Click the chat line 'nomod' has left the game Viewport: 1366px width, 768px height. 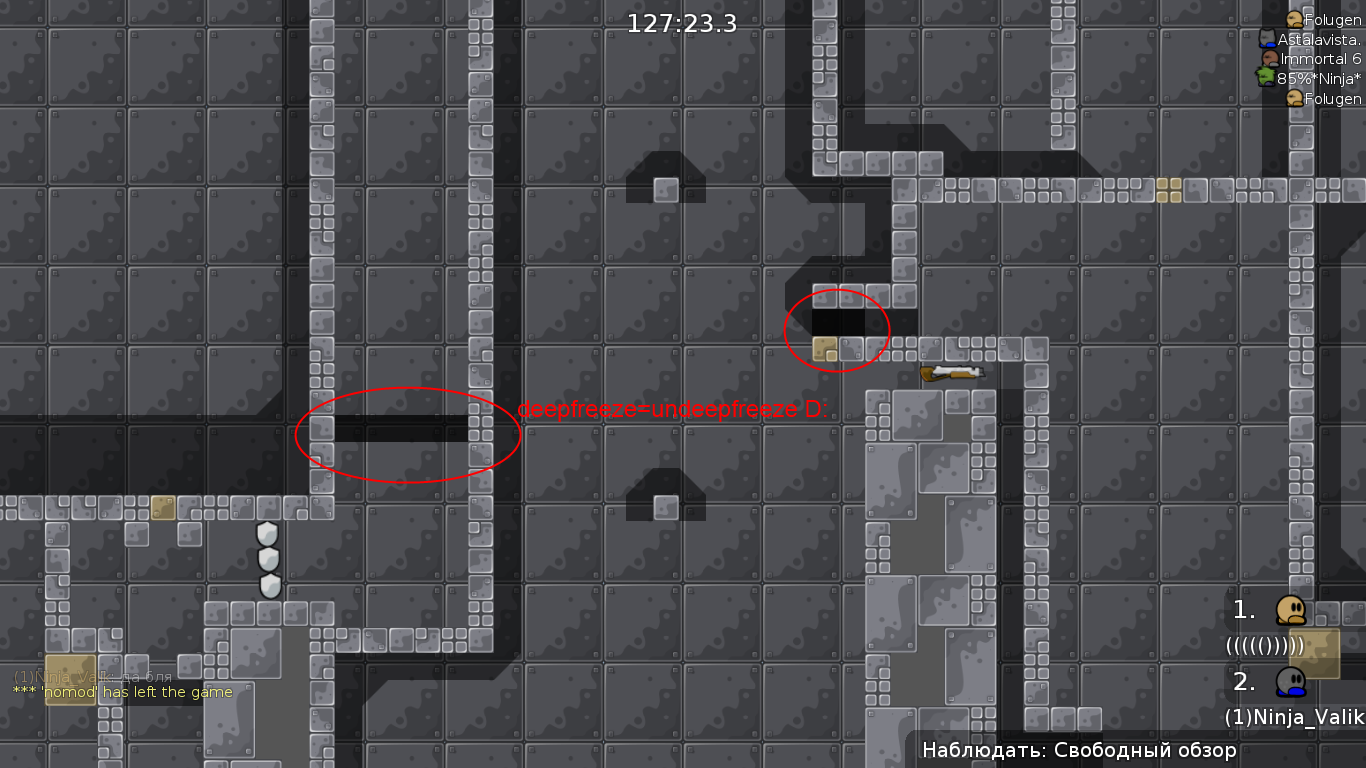tap(121, 691)
